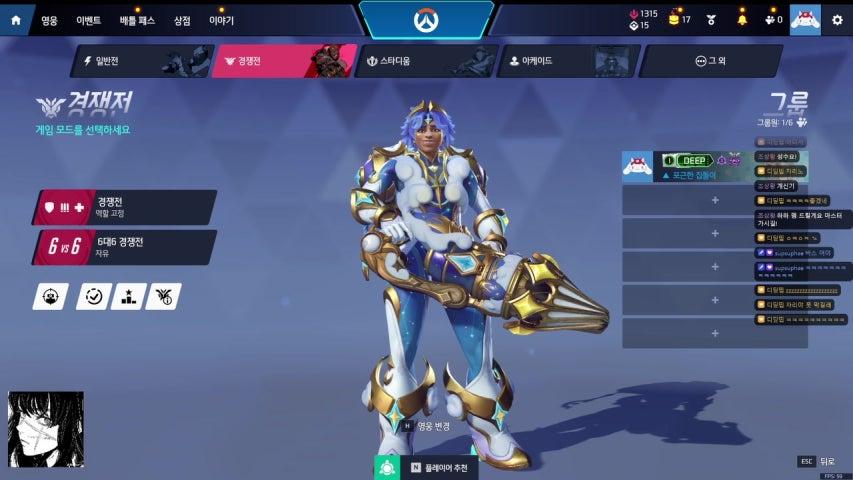Viewport: 853px width, 480px height.
Task: Choose 6대6 경쟁전 자유 queue
Action: [x=125, y=247]
